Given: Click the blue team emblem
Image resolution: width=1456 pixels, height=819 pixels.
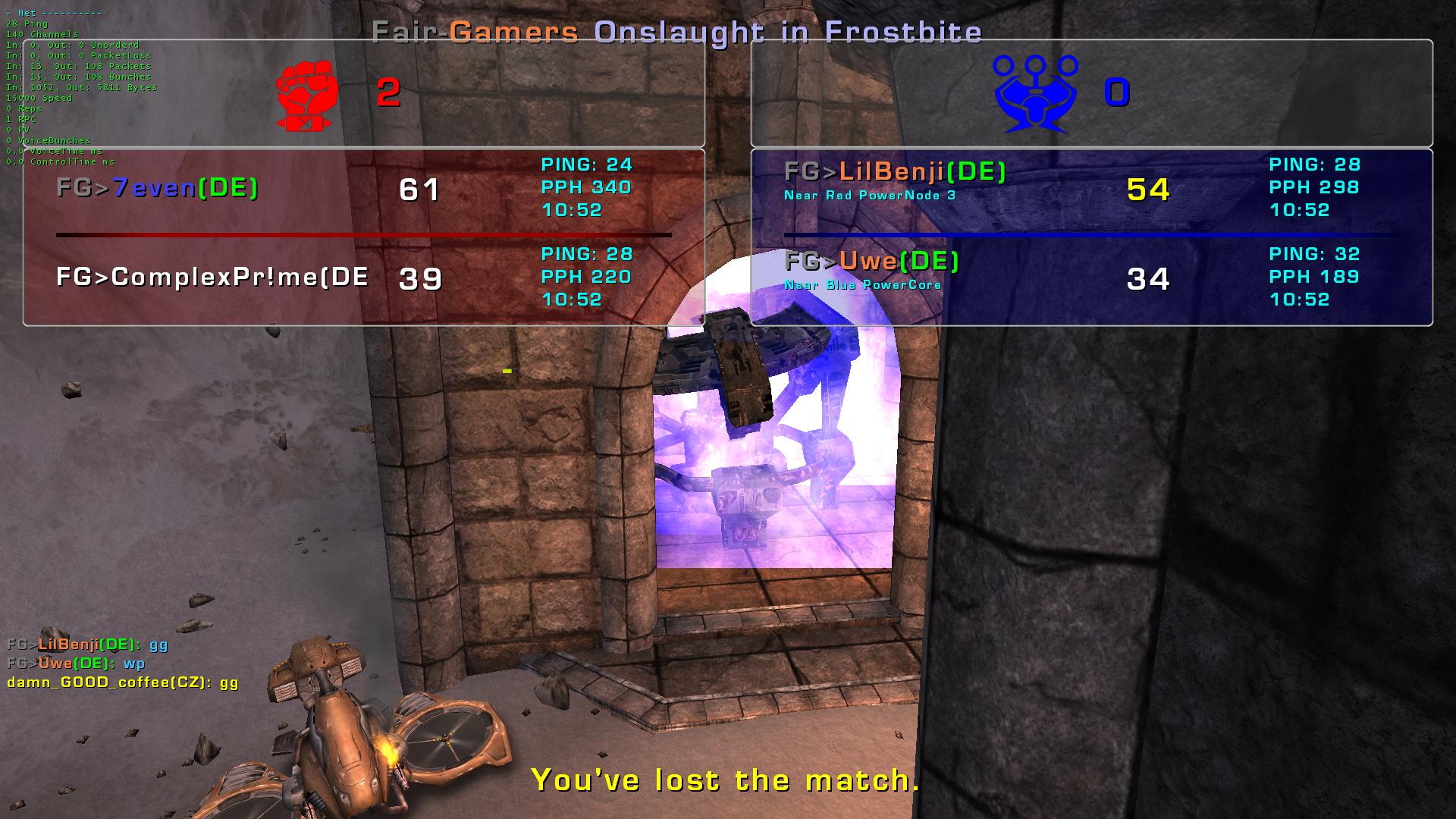Looking at the screenshot, I should [1035, 93].
